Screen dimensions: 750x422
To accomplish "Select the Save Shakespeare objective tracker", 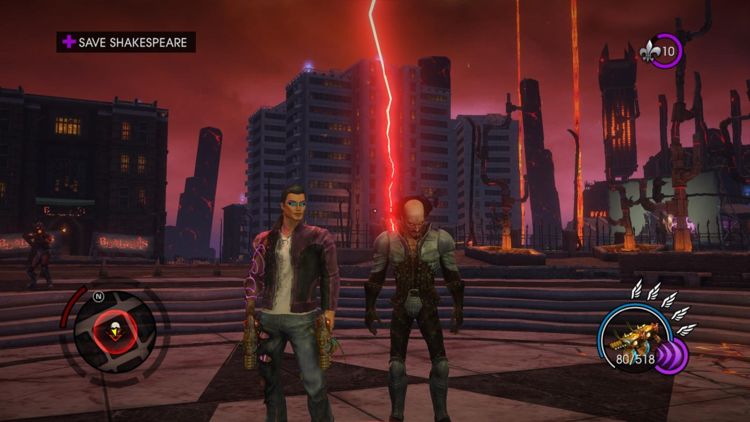I will [x=126, y=42].
